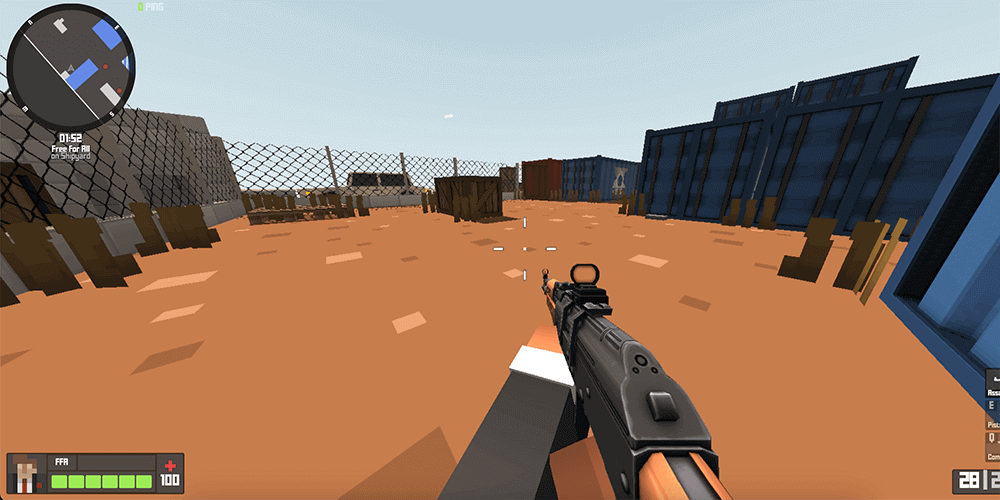Click the circular minimap

pos(70,67)
